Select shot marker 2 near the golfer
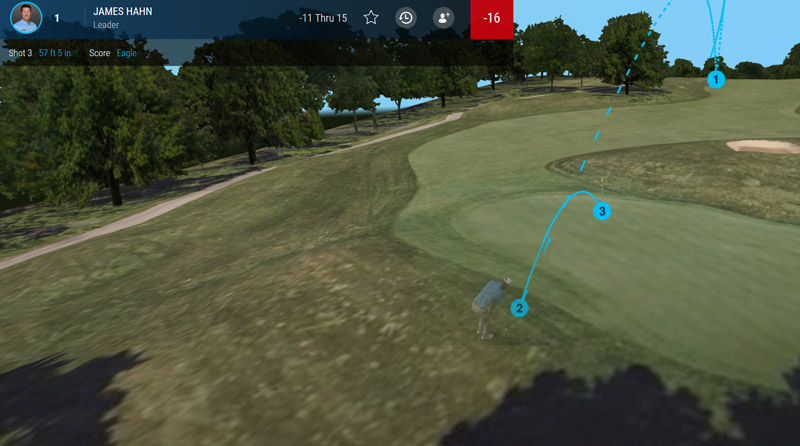Screen dimensions: 800x446 pyautogui.click(x=519, y=307)
